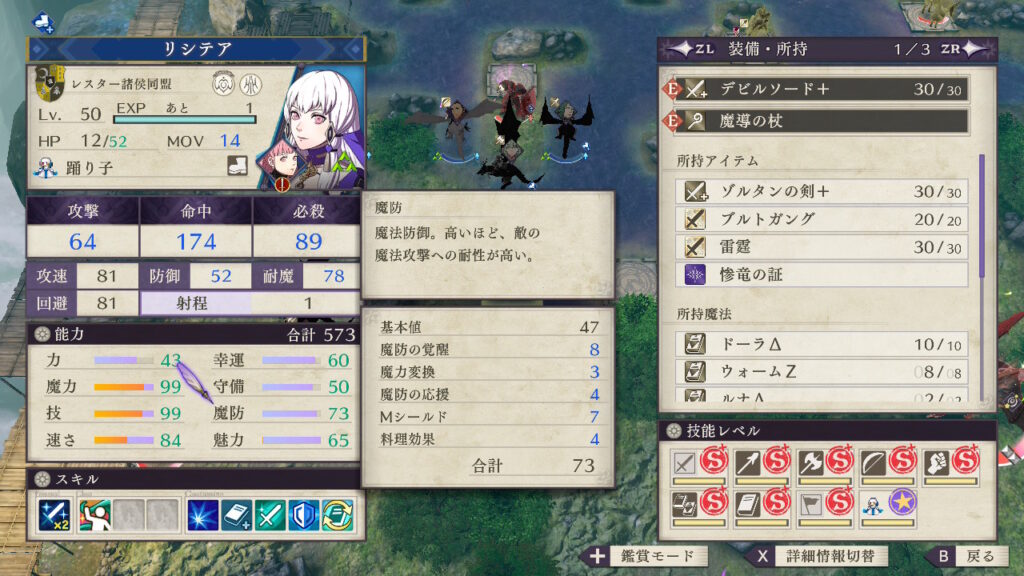Image resolution: width=1024 pixels, height=576 pixels.
Task: Select the blue shield skill icon
Action: coord(305,515)
